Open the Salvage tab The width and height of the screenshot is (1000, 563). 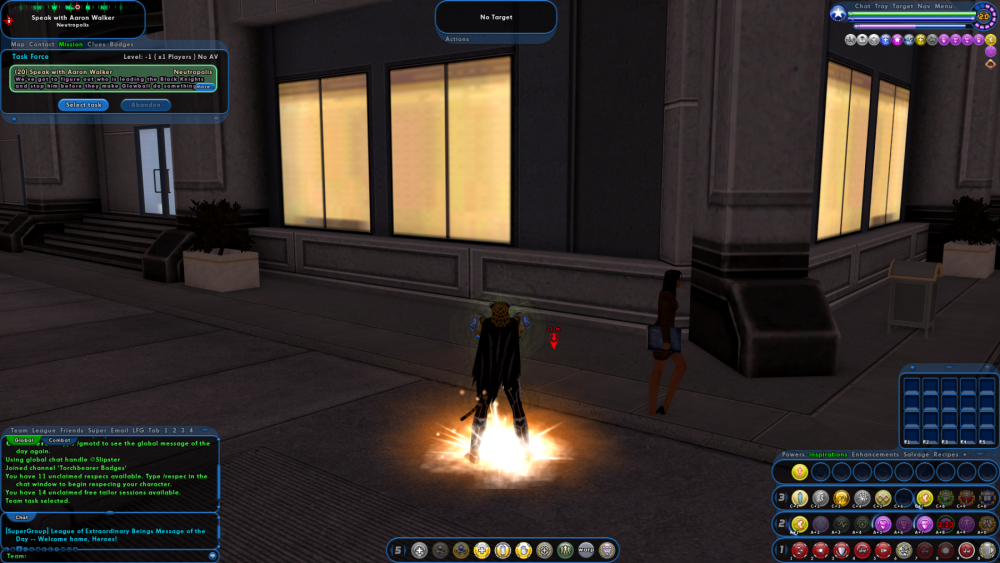click(914, 454)
